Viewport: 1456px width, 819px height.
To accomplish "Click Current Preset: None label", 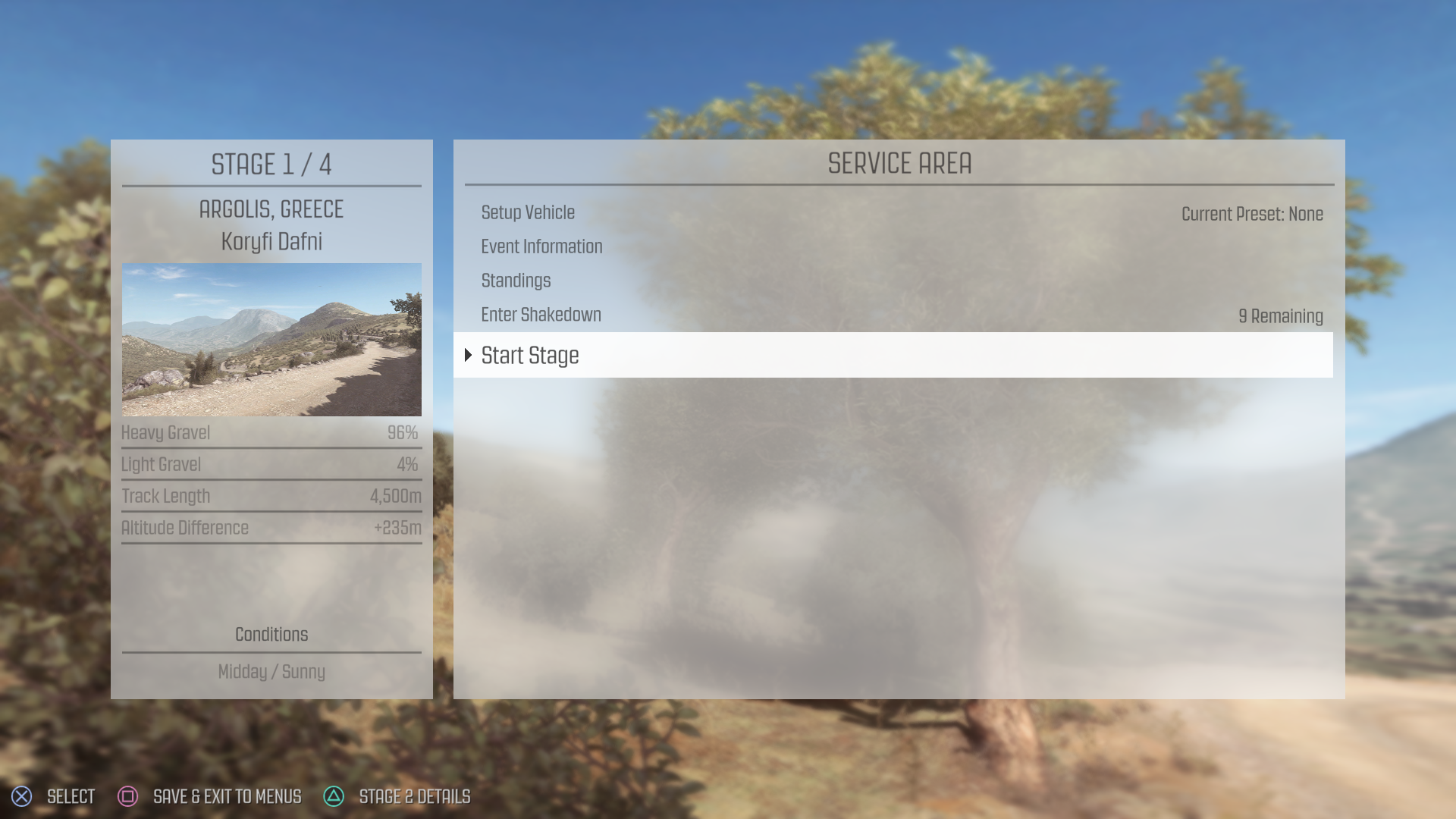I will [1252, 215].
